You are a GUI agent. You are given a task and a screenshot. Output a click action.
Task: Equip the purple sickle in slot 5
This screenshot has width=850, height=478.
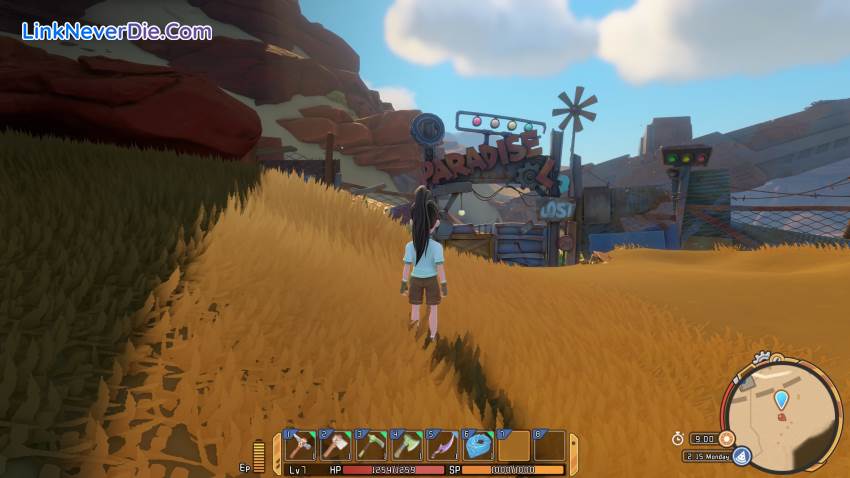tap(442, 445)
